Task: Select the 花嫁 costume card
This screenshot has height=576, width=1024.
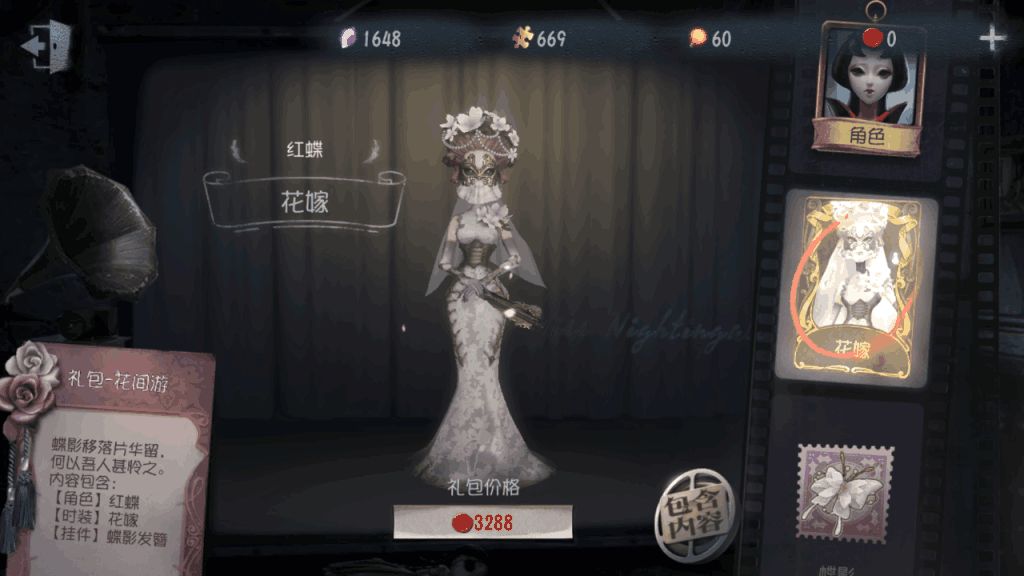Action: pos(859,289)
